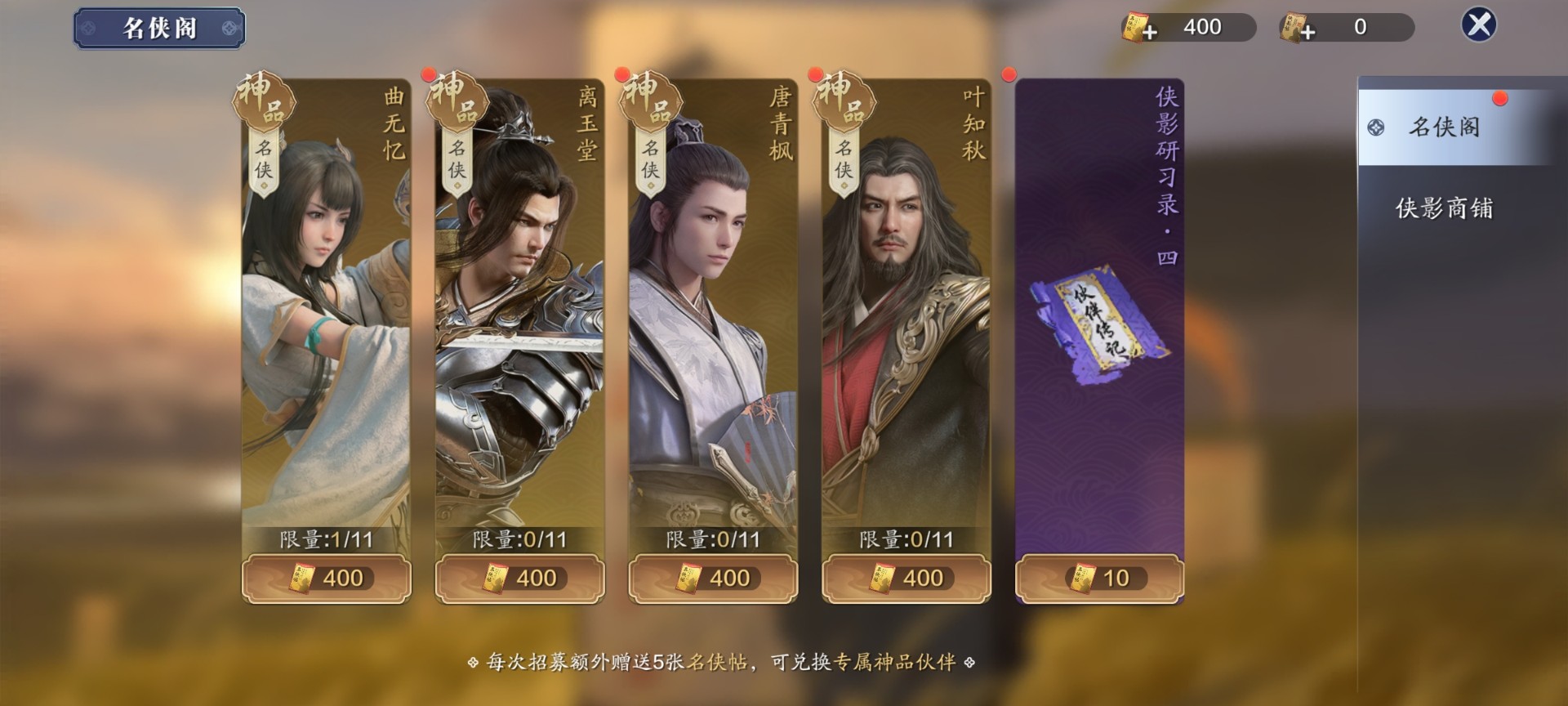Click the plus icon beside the 400 名侠帖 balance
Image resolution: width=1568 pixels, height=706 pixels.
click(1151, 31)
